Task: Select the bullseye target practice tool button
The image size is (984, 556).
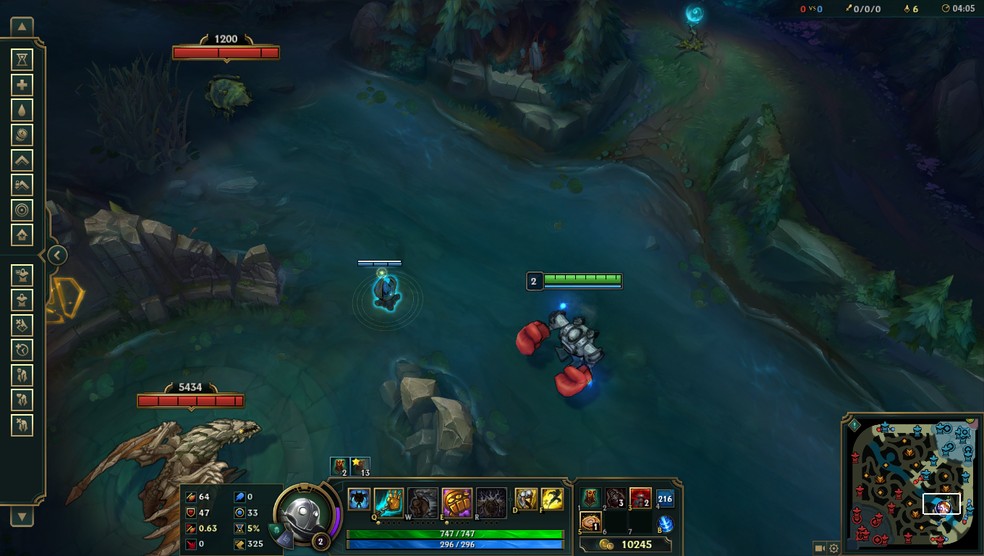Action: (22, 210)
